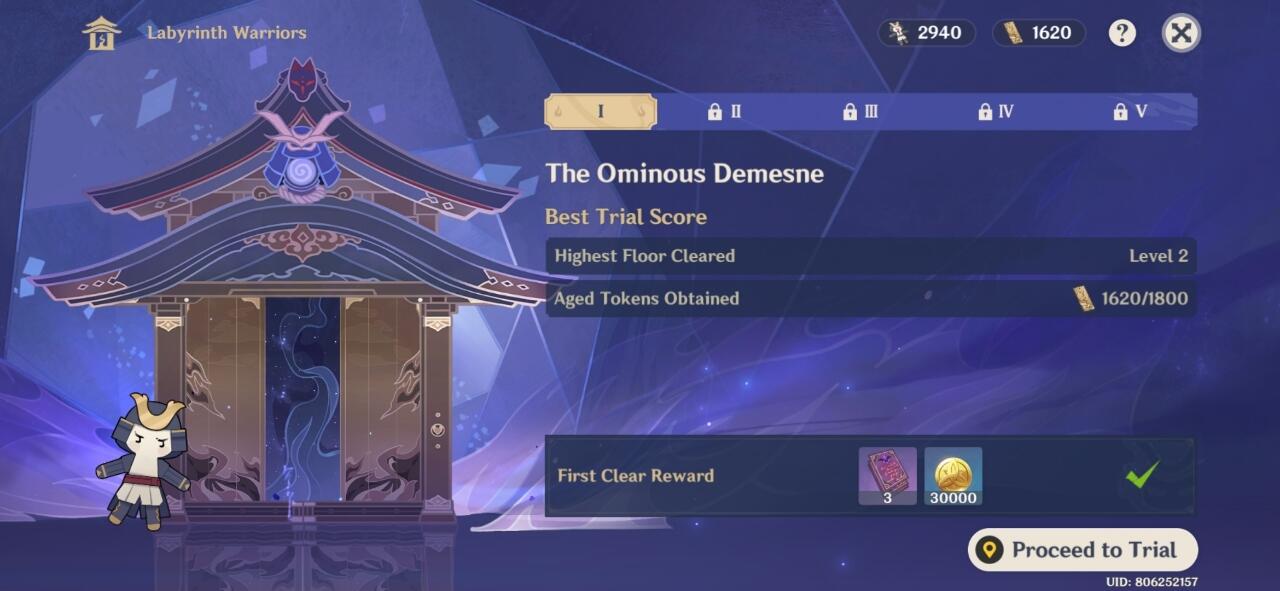
Task: Click the 2940 currency counter
Action: pos(926,33)
